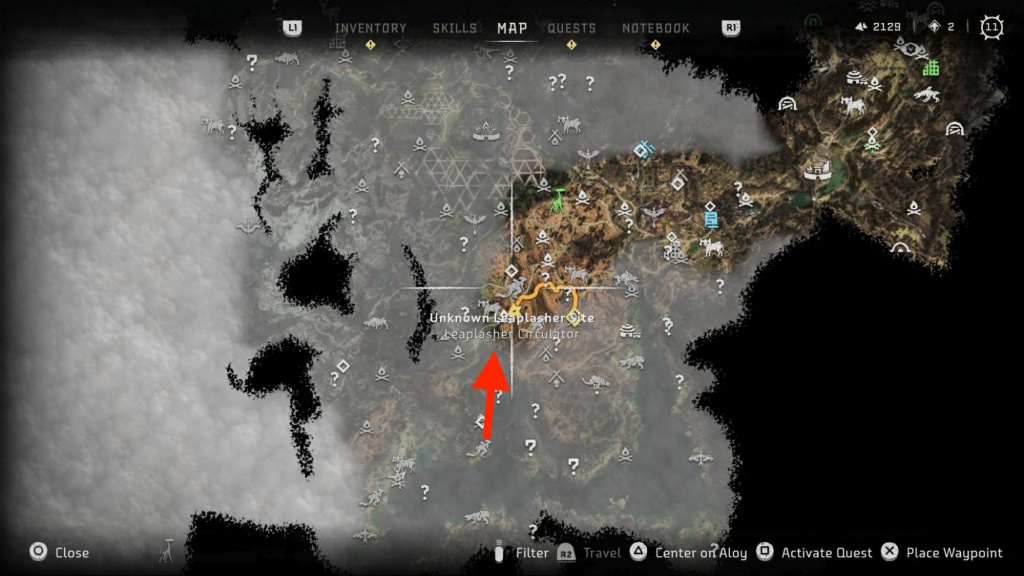This screenshot has height=576, width=1024.
Task: Select the green Tallneck map marker
Action: coord(559,198)
